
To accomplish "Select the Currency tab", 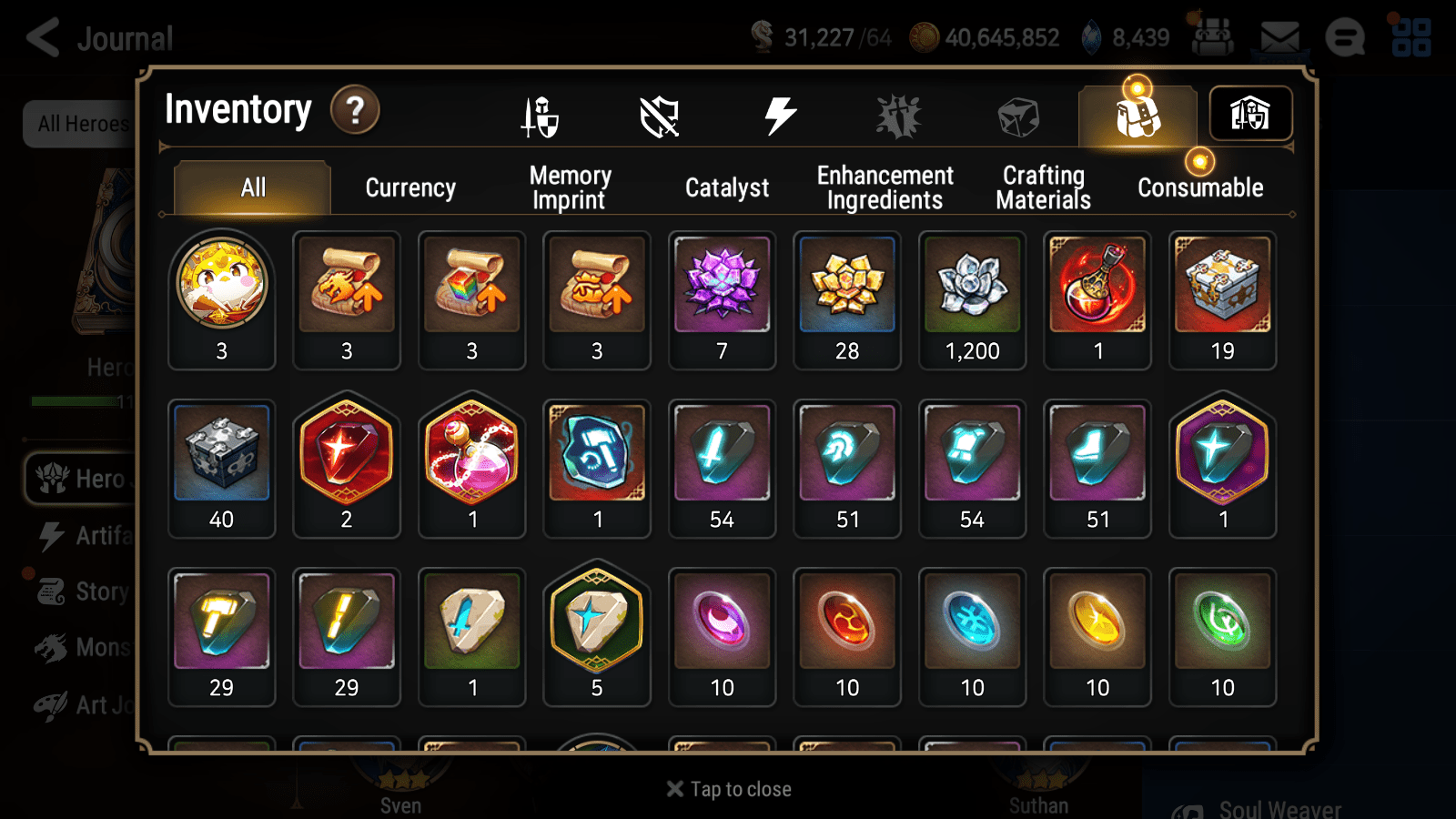I will tap(410, 187).
